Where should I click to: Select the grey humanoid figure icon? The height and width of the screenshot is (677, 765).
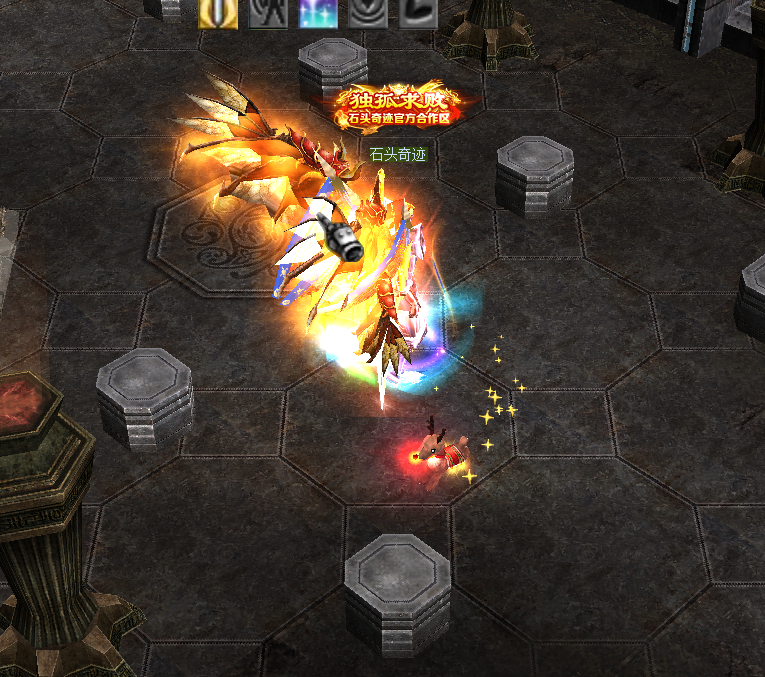click(268, 12)
